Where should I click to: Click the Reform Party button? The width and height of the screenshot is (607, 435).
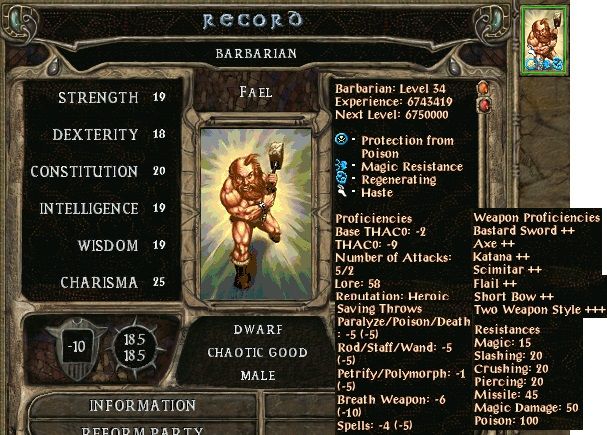tap(143, 430)
